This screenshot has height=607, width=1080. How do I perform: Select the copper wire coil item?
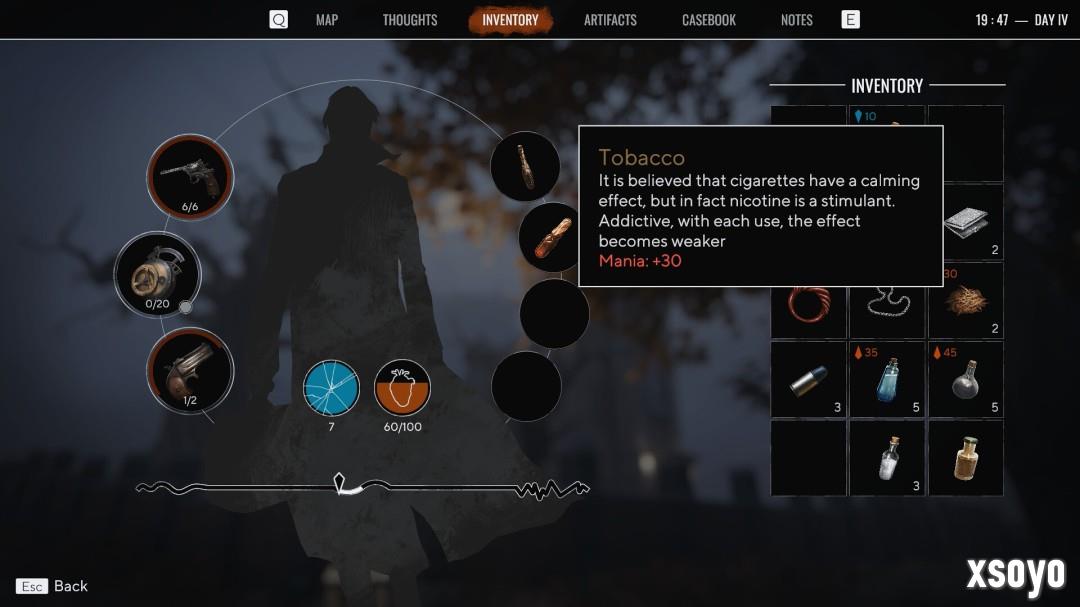[x=808, y=300]
